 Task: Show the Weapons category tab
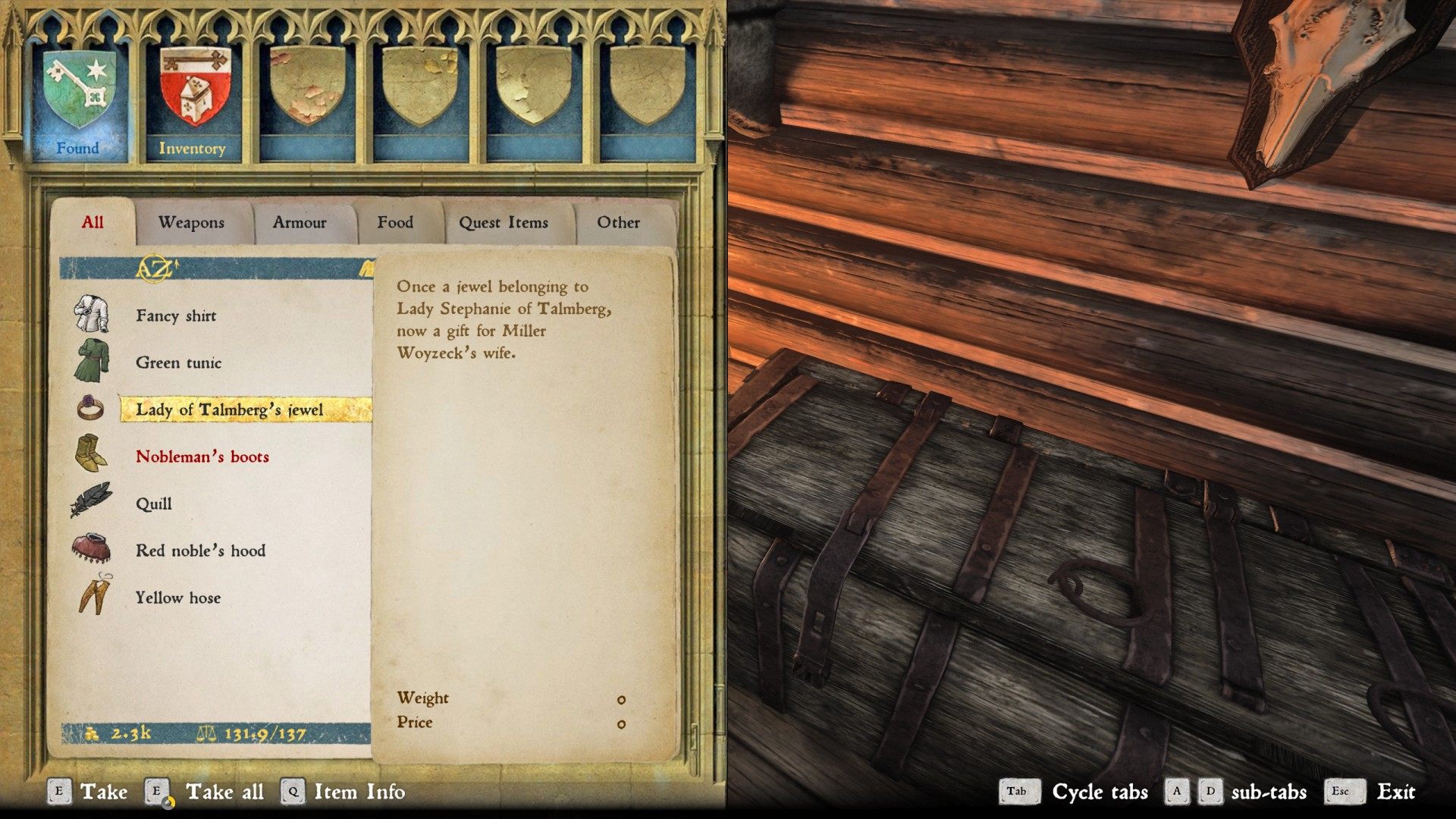tap(191, 222)
